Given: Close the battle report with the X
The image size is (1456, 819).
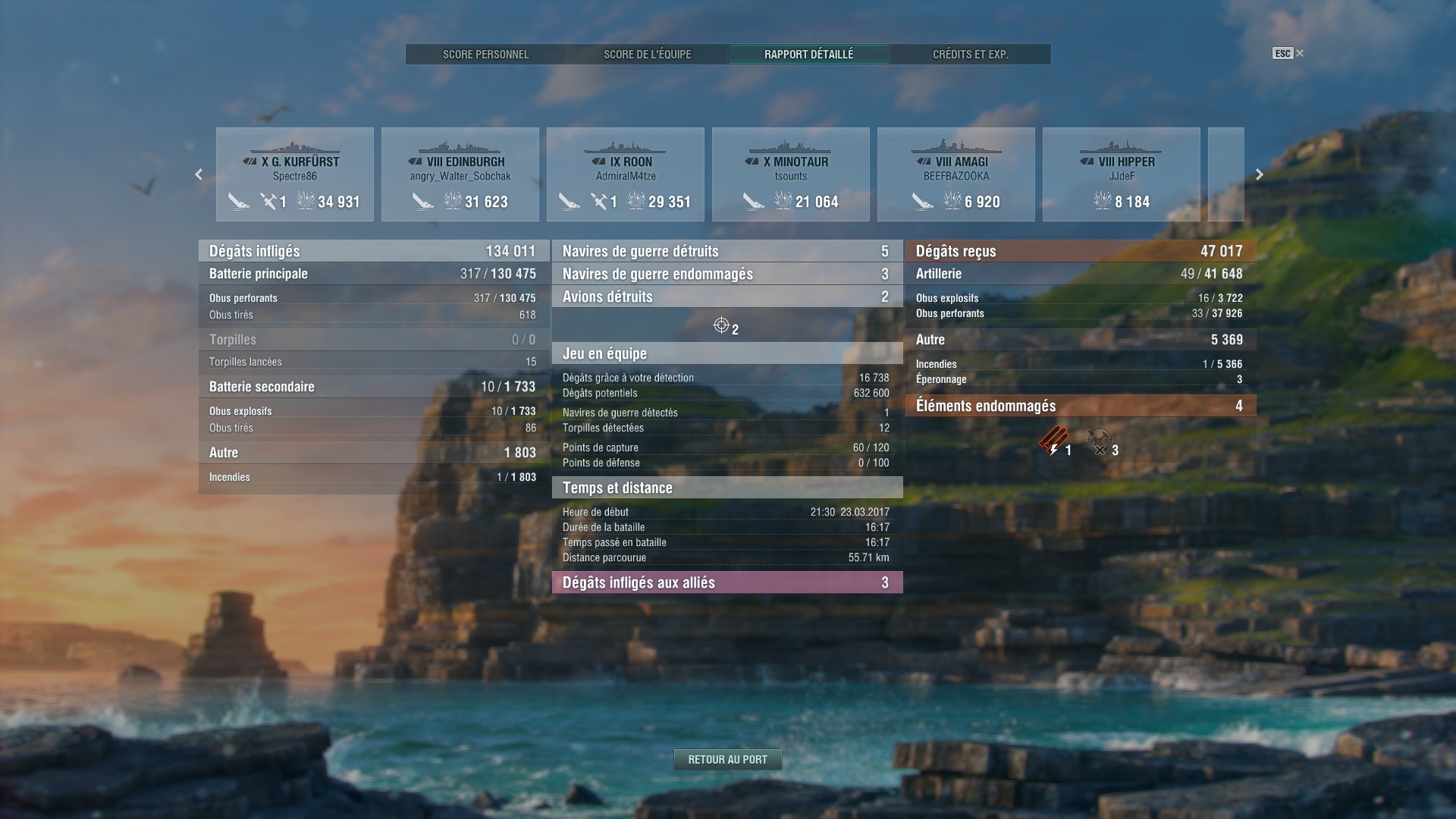Looking at the screenshot, I should [1300, 53].
